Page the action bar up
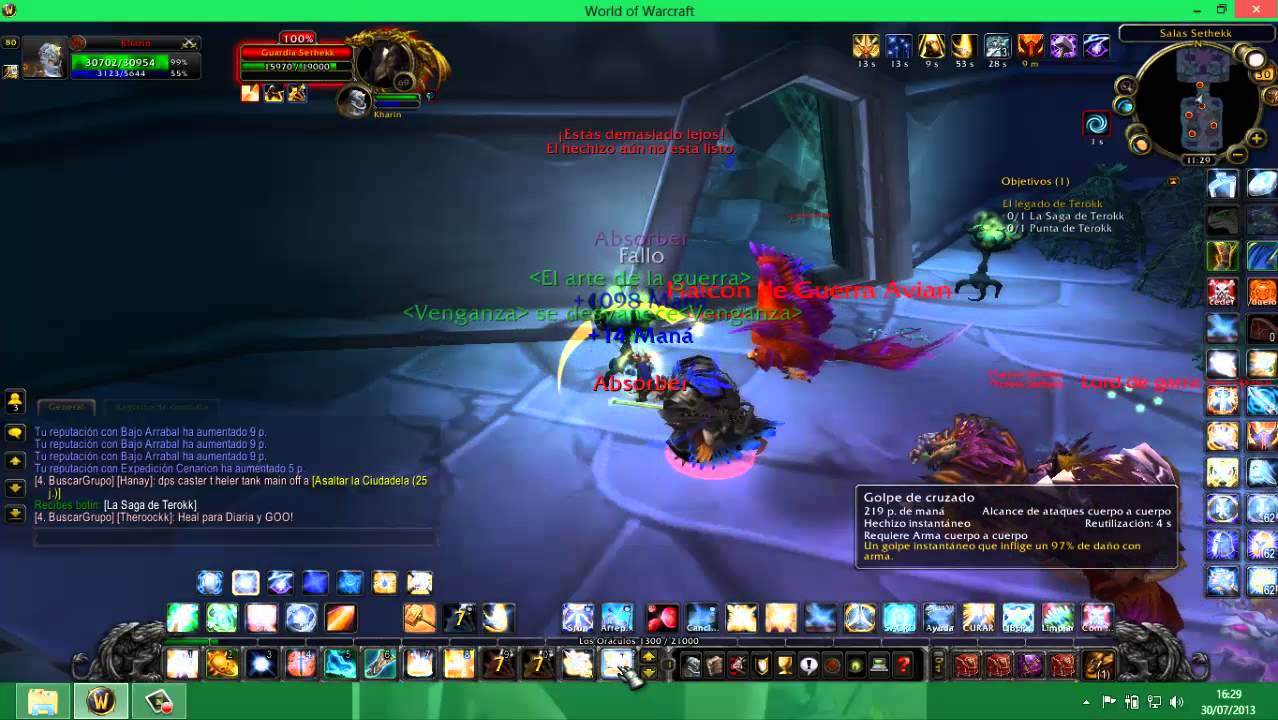Viewport: 1278px width, 720px height. pos(648,656)
